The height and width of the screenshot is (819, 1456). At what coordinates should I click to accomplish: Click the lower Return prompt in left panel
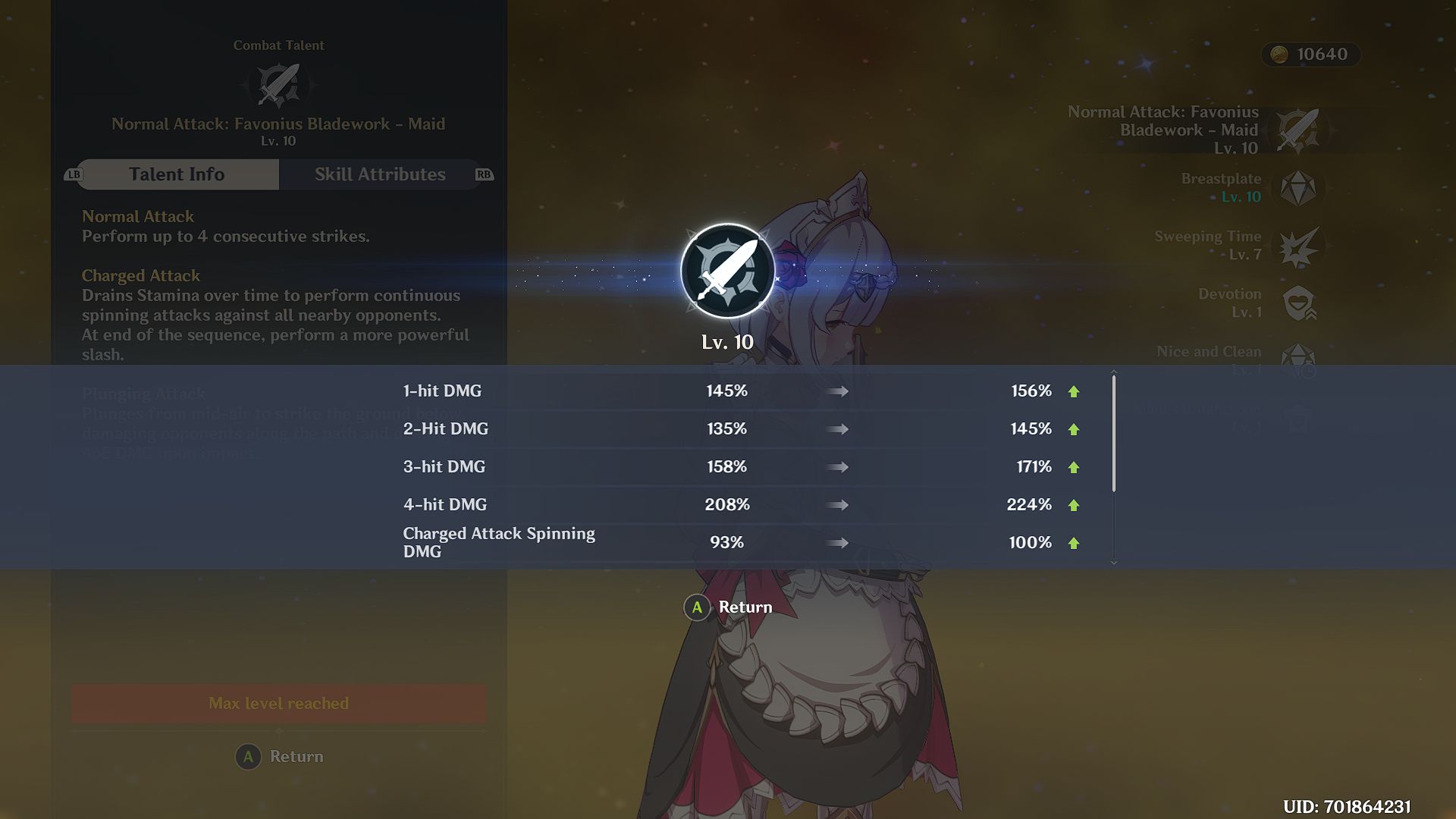click(278, 756)
